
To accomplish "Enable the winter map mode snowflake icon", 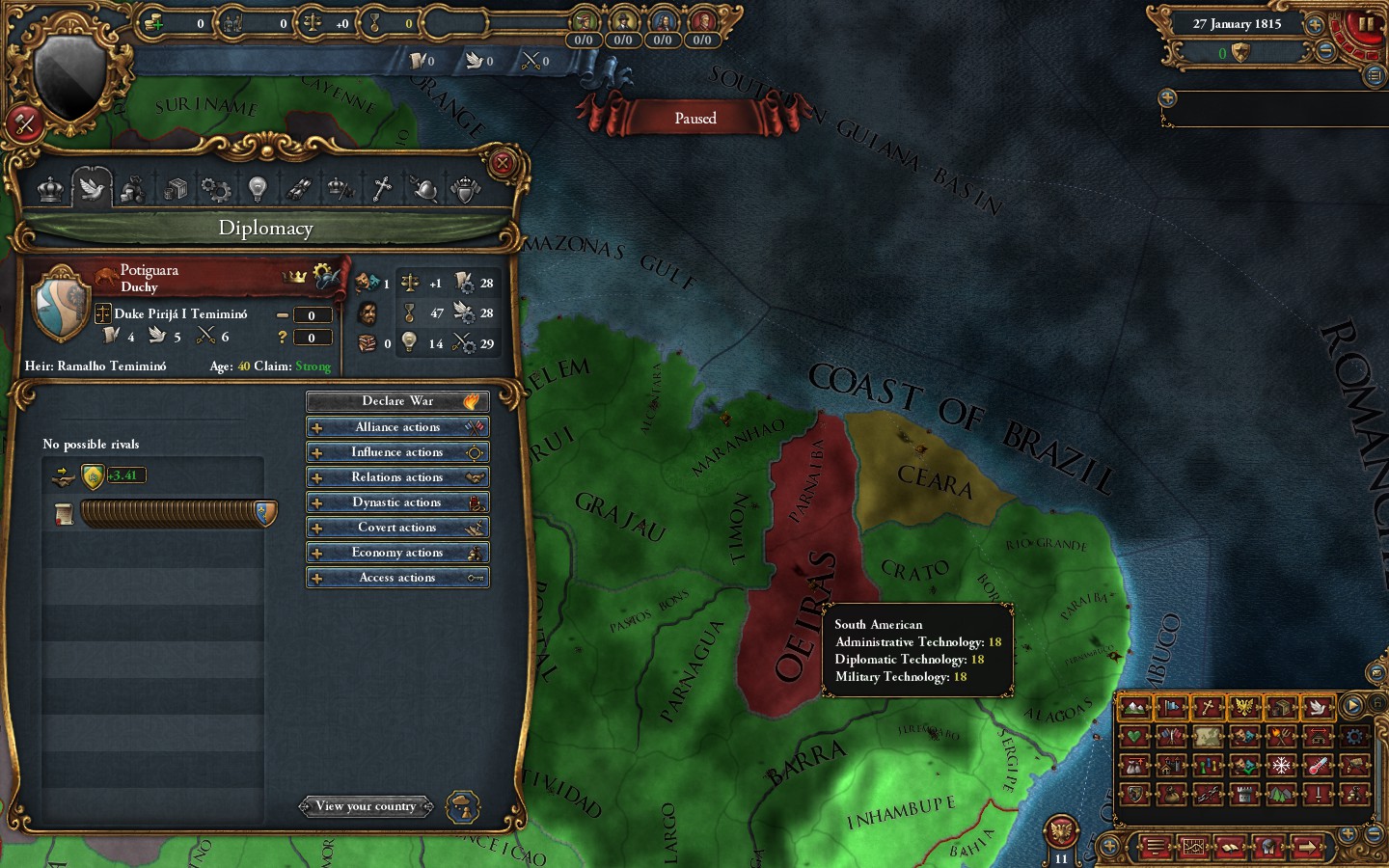I will [1281, 766].
